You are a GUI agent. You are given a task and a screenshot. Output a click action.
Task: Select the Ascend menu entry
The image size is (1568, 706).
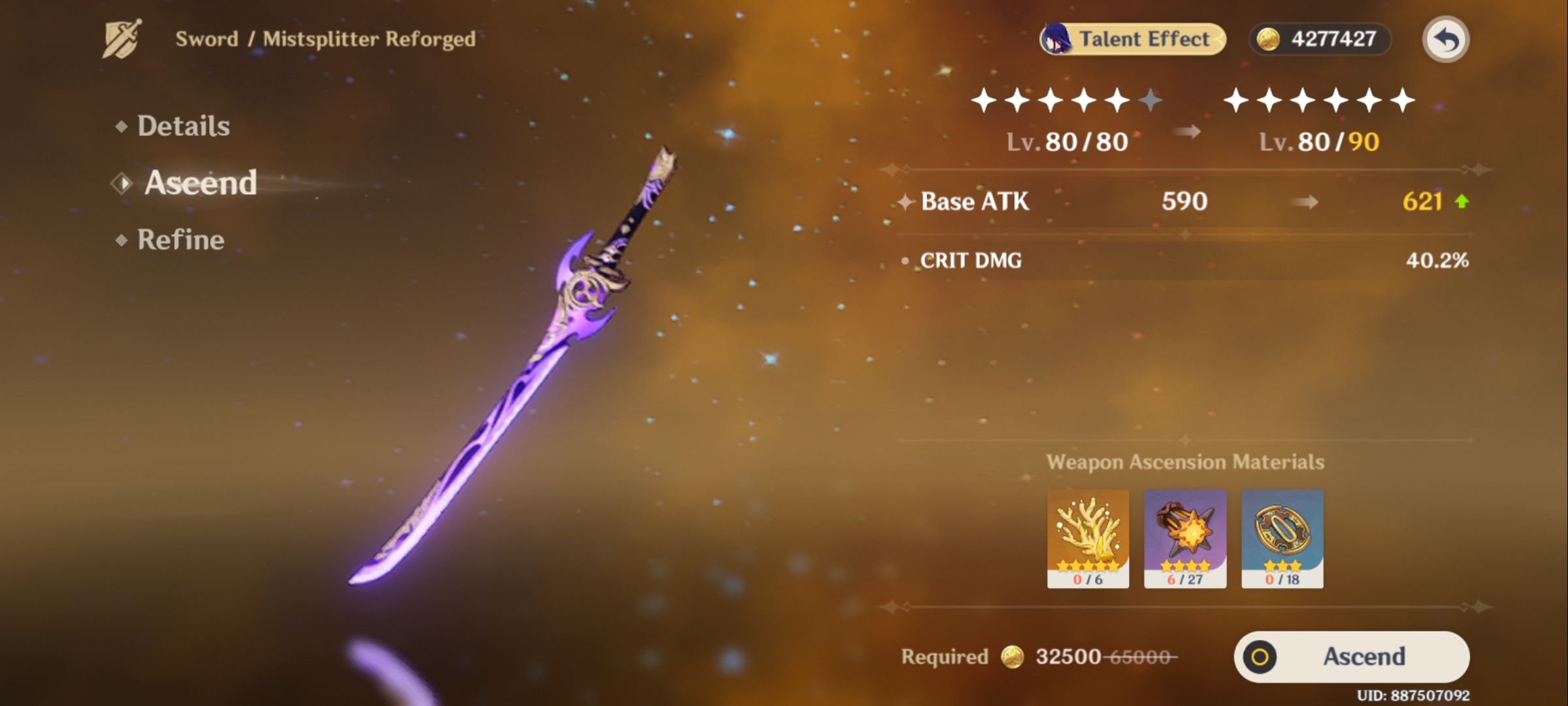coord(199,184)
